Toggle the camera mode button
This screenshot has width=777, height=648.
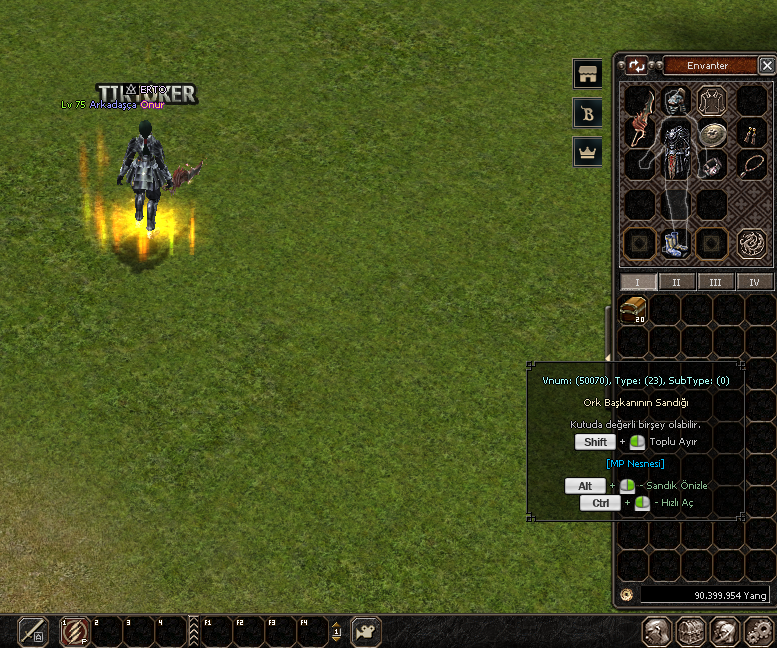[366, 632]
